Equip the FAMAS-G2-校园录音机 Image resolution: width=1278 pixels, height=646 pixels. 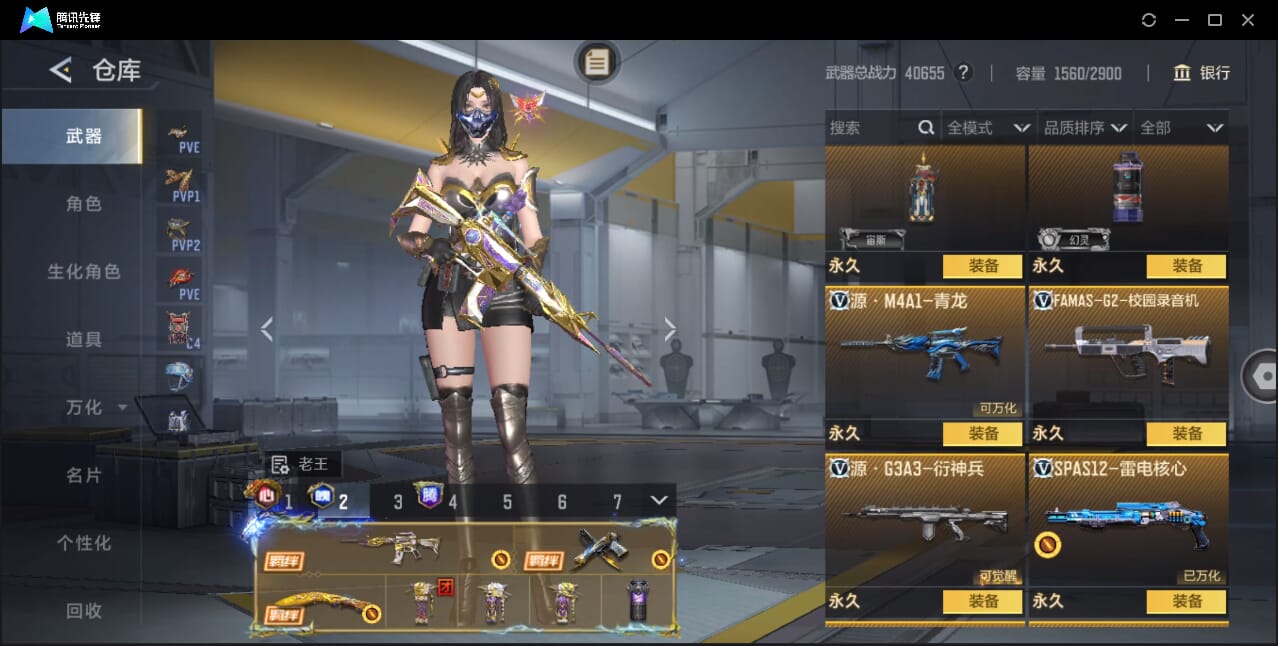(x=1186, y=434)
